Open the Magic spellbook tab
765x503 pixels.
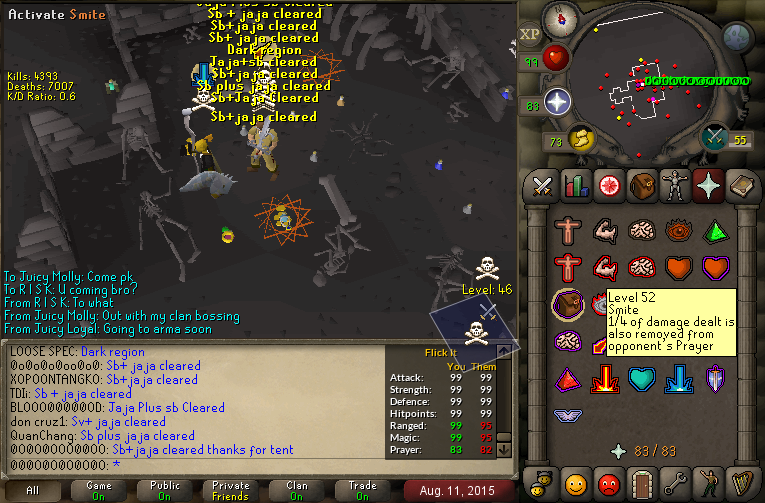tap(740, 185)
